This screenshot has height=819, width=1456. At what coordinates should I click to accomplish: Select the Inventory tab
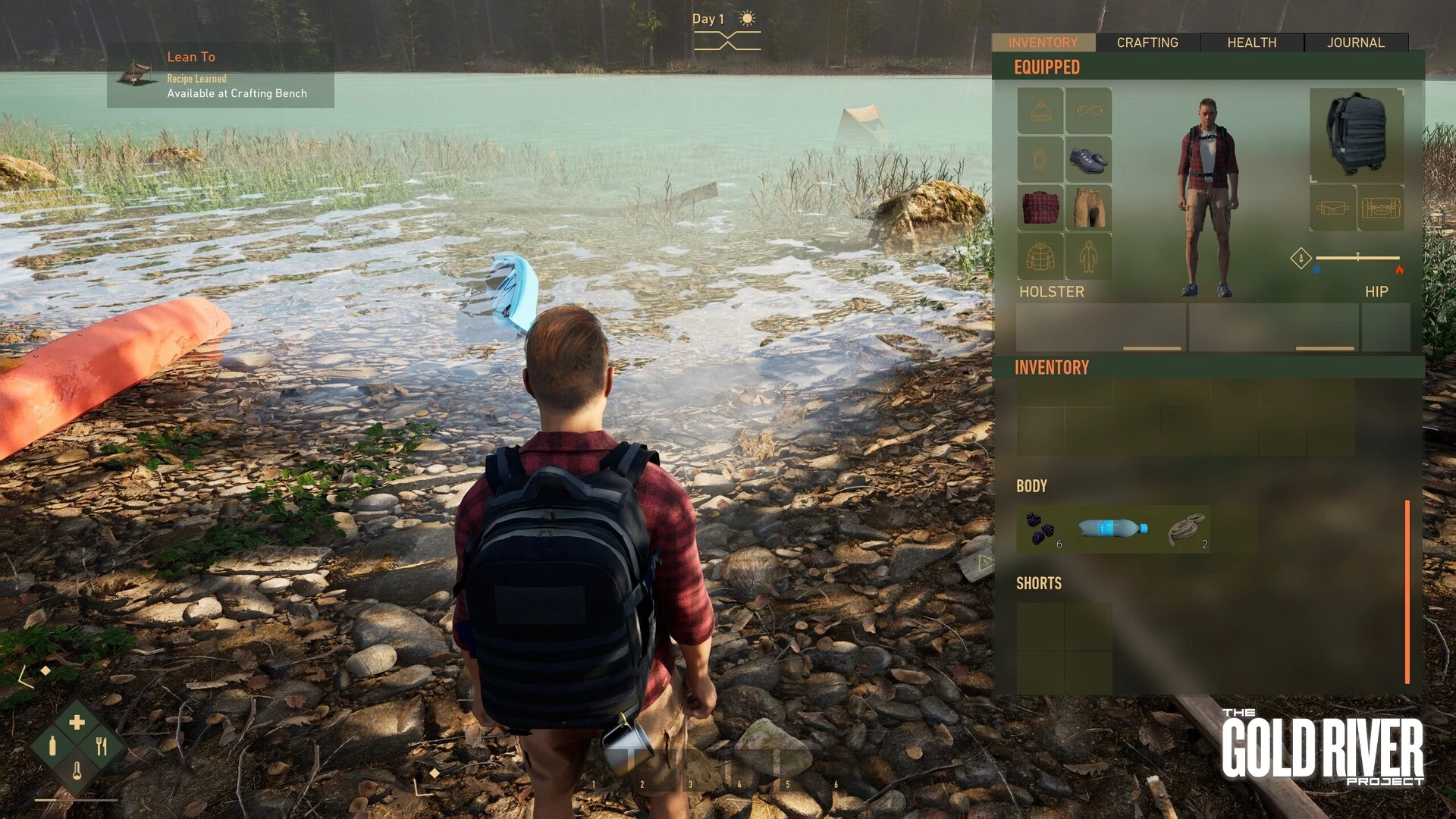pyautogui.click(x=1043, y=42)
